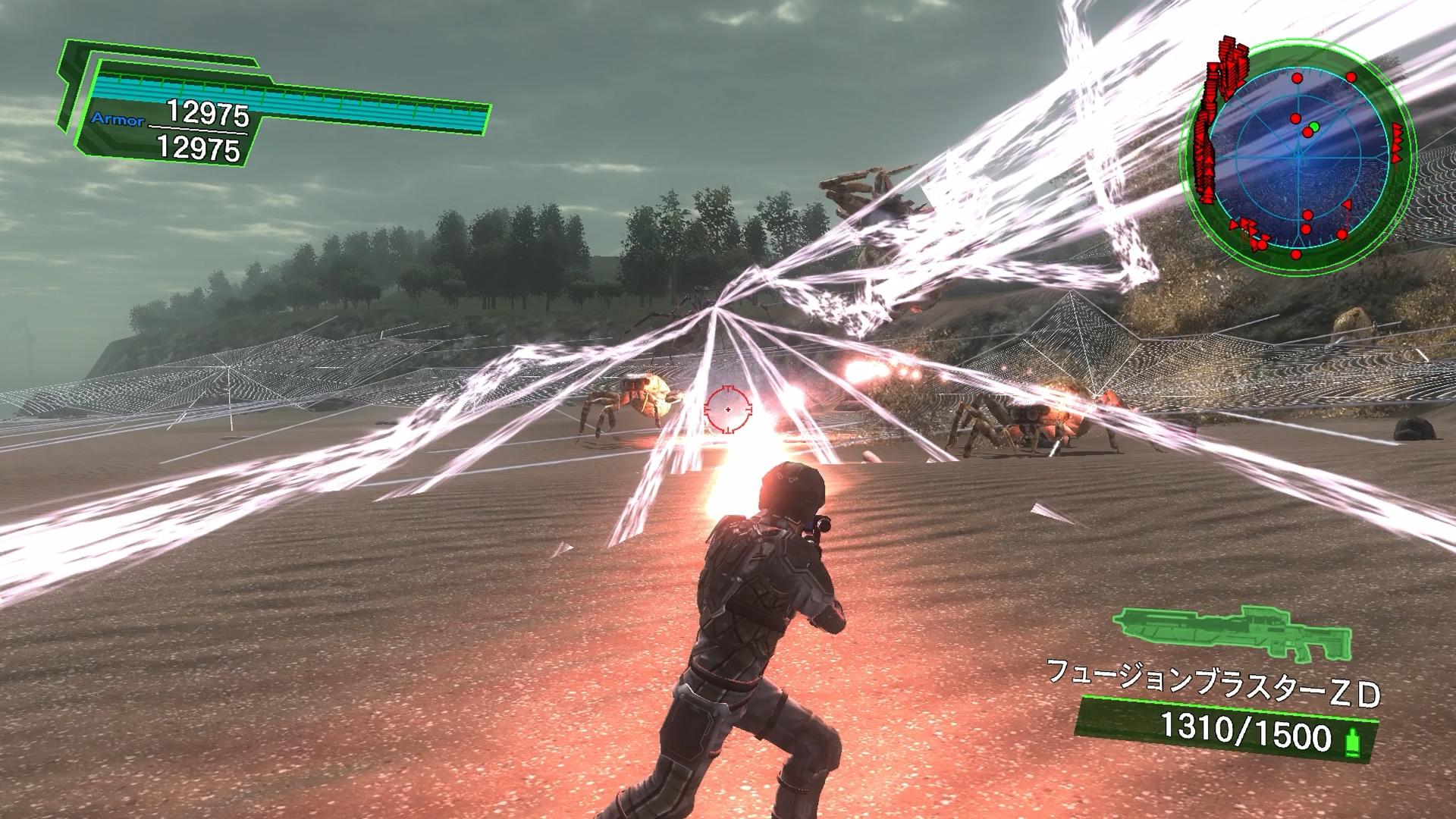Click the circular radar minimap

click(x=1298, y=157)
